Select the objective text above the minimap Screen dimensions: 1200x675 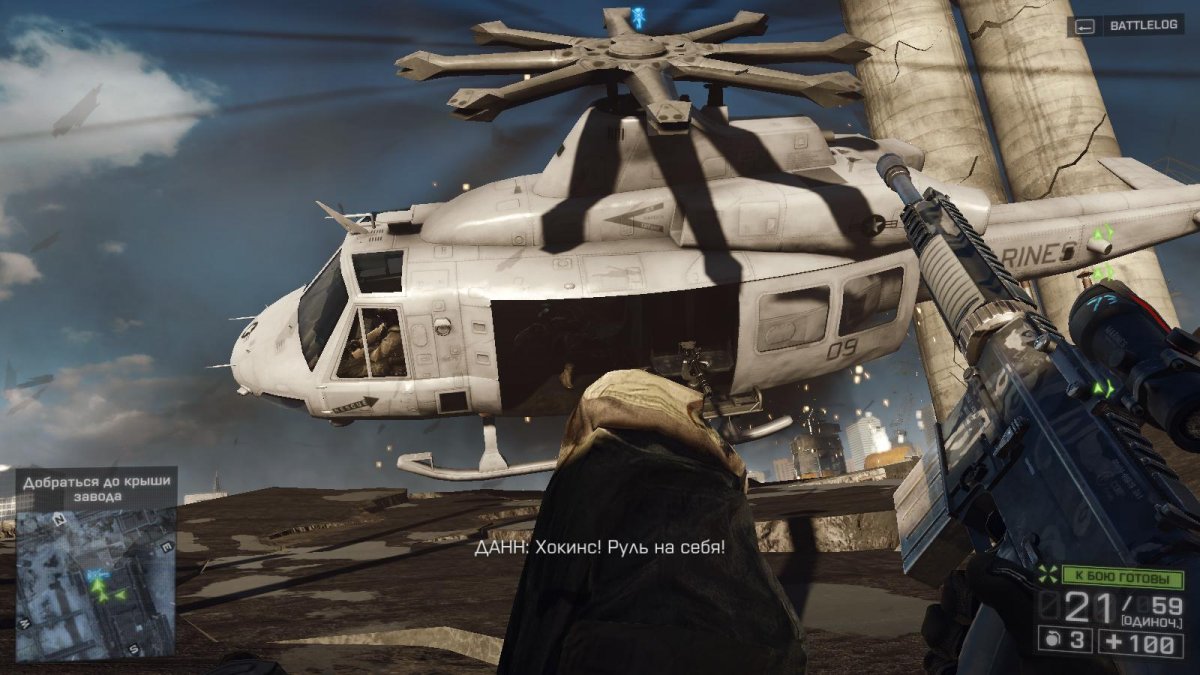click(95, 488)
